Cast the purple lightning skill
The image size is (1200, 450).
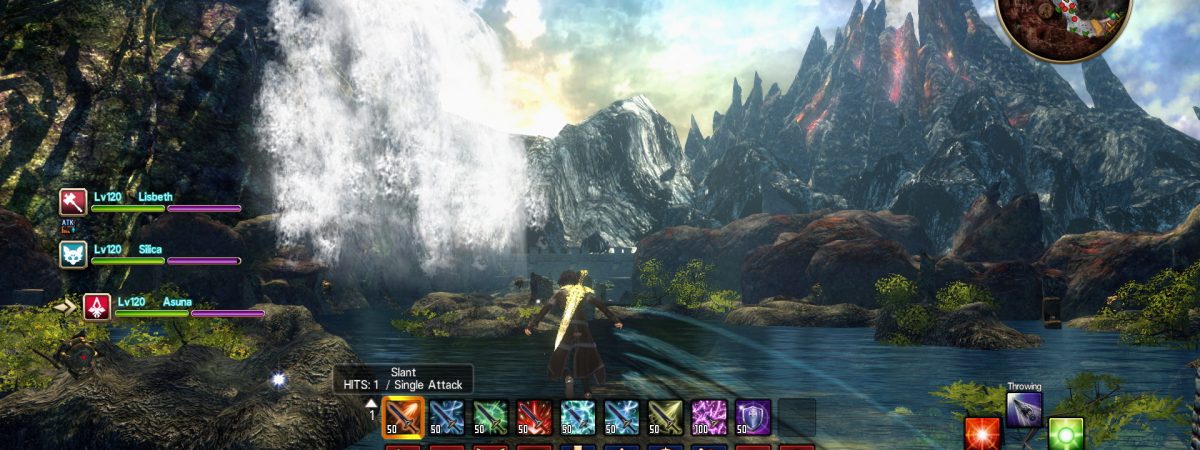click(709, 417)
